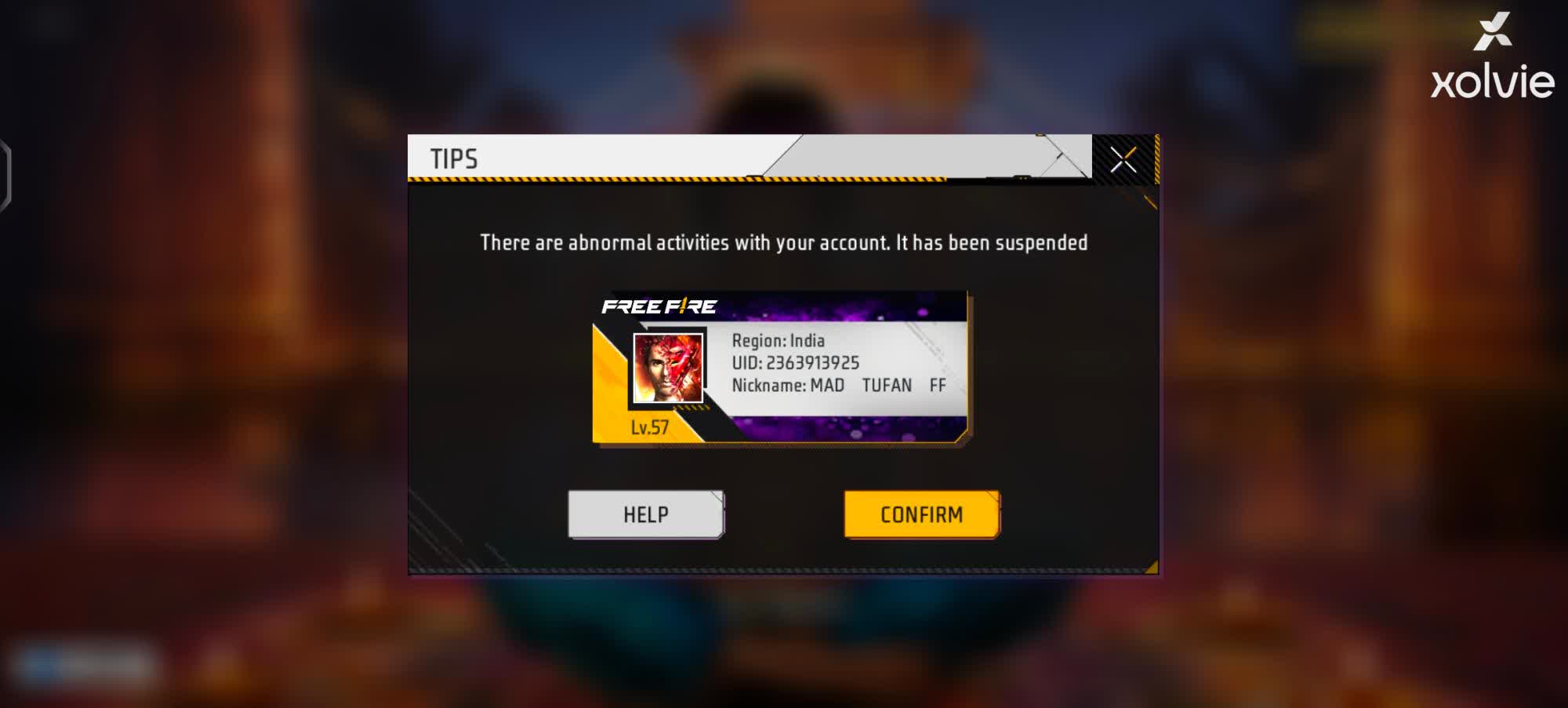This screenshot has width=1568, height=708.
Task: Click the suspension warning message text
Action: (x=783, y=242)
